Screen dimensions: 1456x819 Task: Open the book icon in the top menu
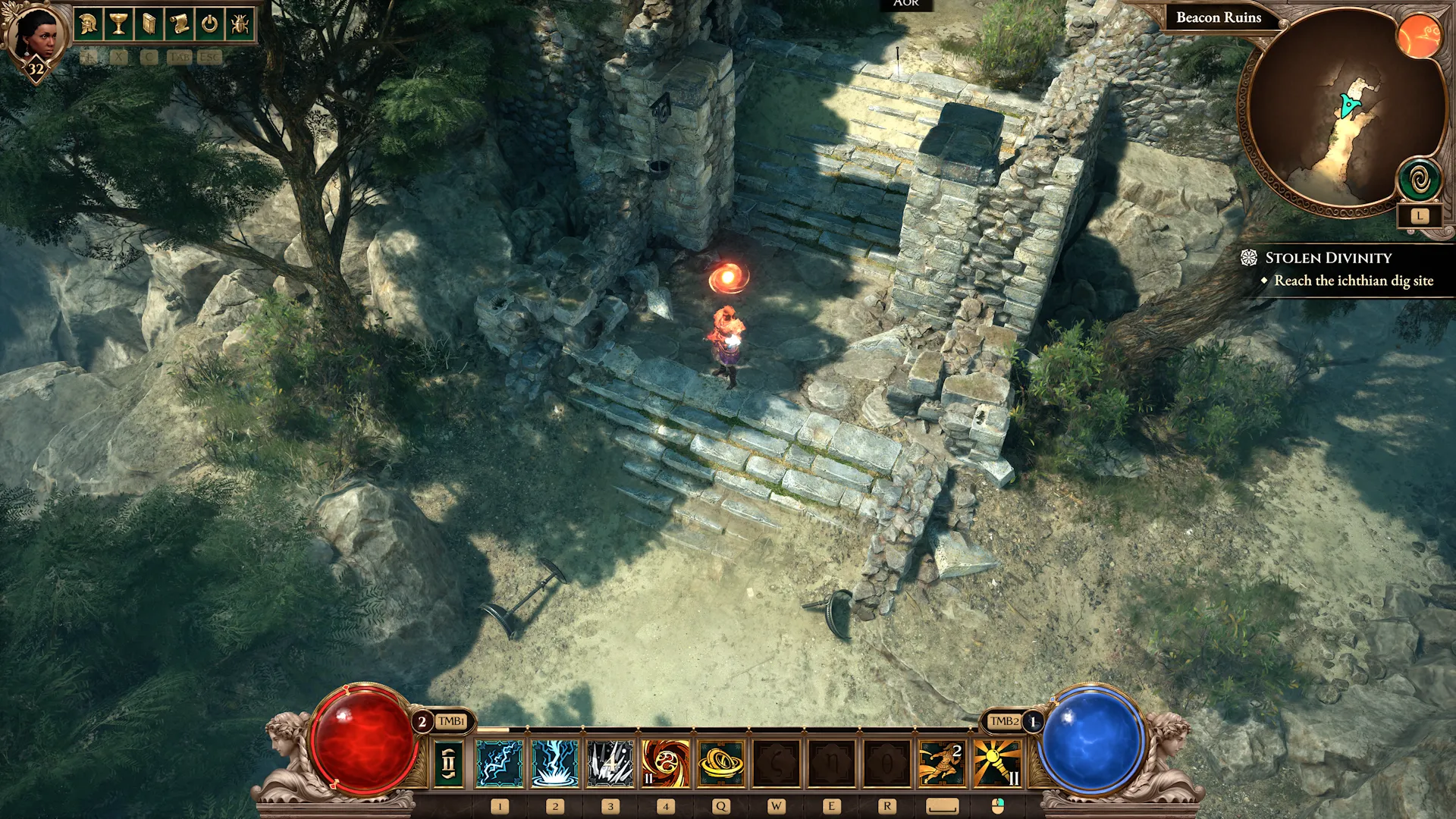click(149, 24)
